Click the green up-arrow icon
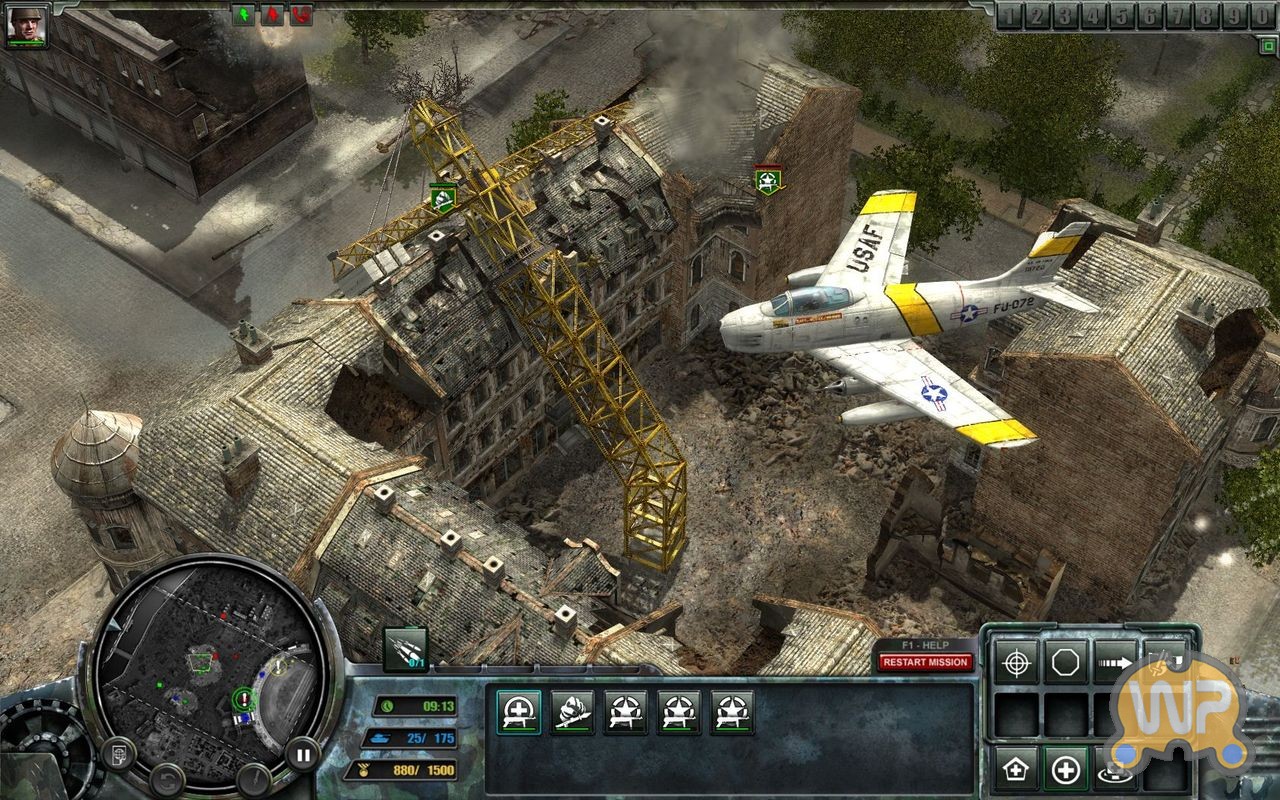 [x=244, y=15]
